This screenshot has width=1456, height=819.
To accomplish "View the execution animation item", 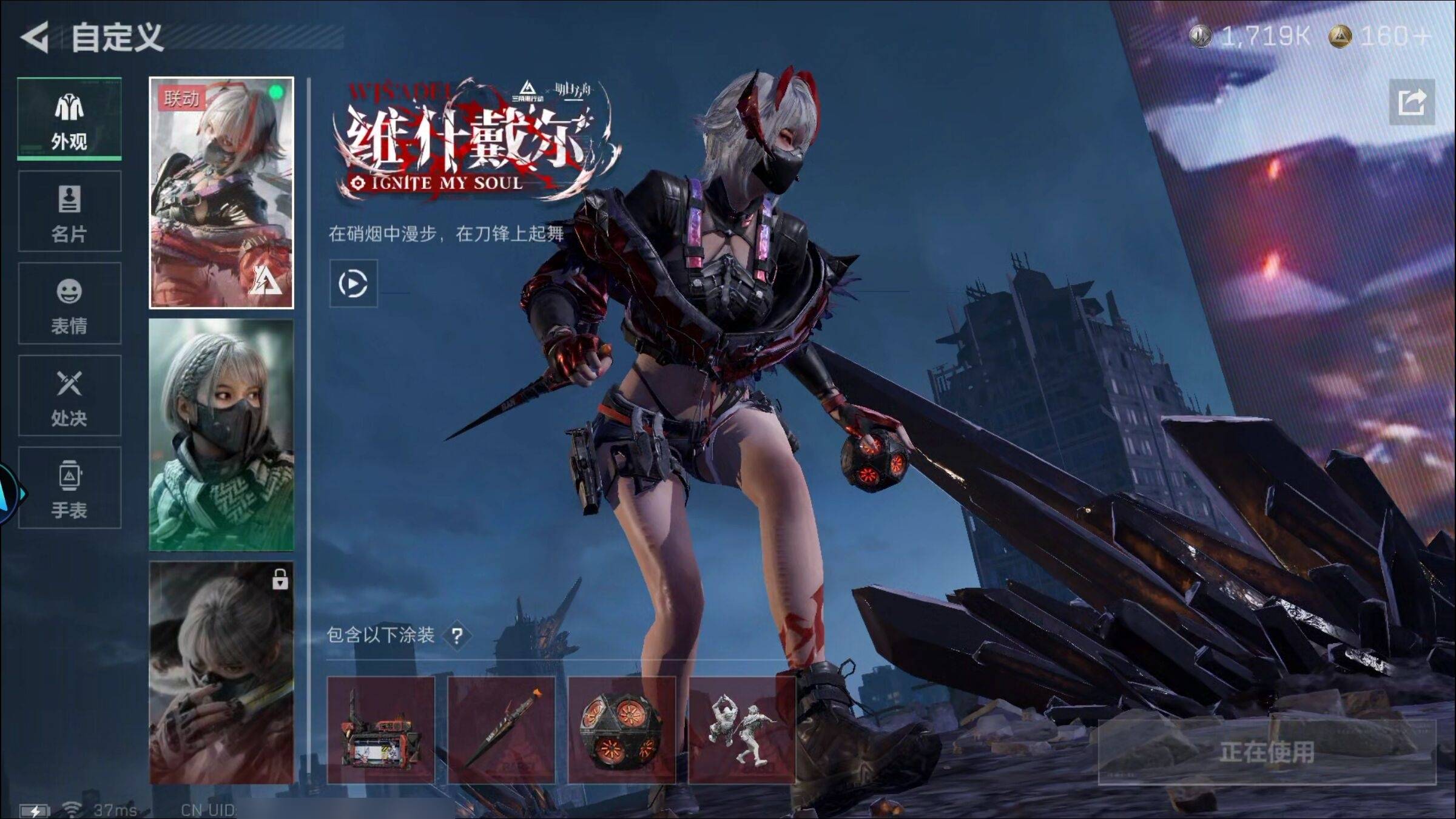I will pos(741,730).
